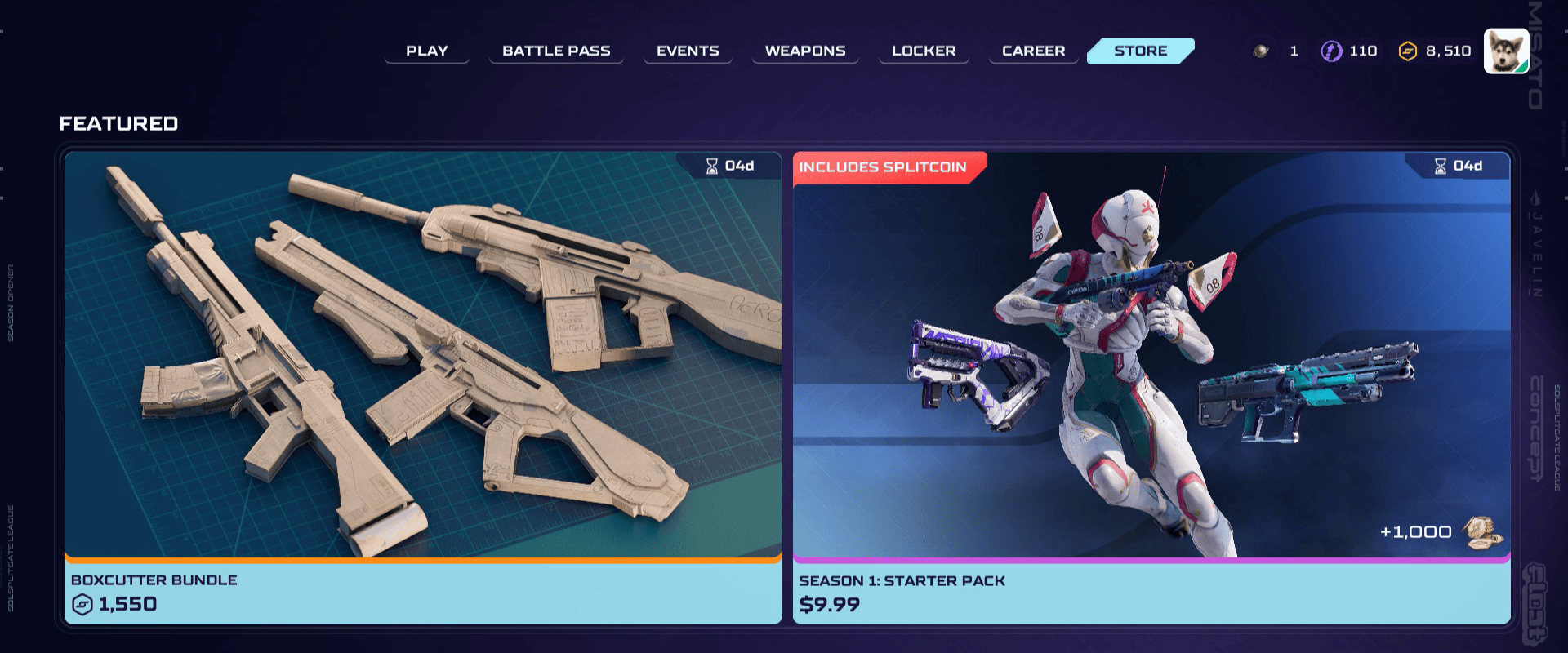Switch to the STORE tab
This screenshot has width=1568, height=653.
(x=1140, y=50)
